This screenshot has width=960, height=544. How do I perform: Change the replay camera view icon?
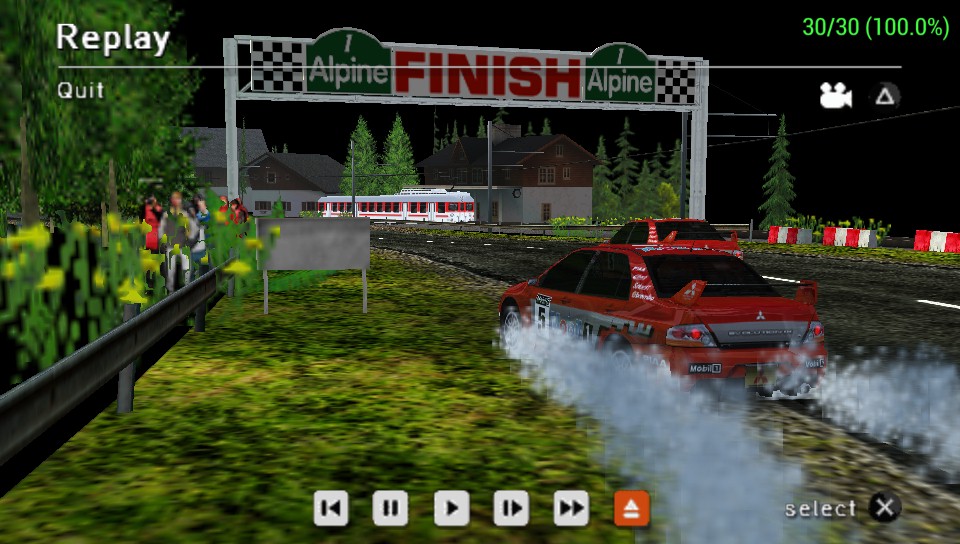[834, 96]
